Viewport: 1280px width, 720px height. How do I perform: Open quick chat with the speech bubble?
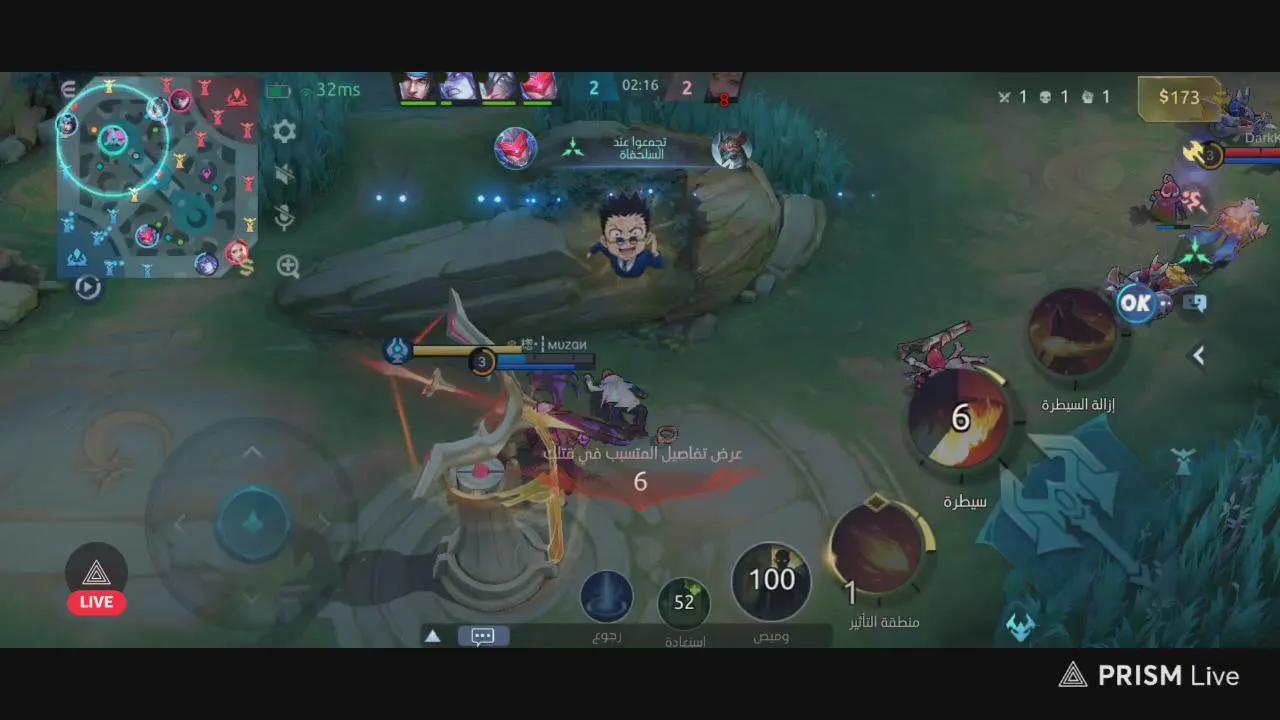483,636
